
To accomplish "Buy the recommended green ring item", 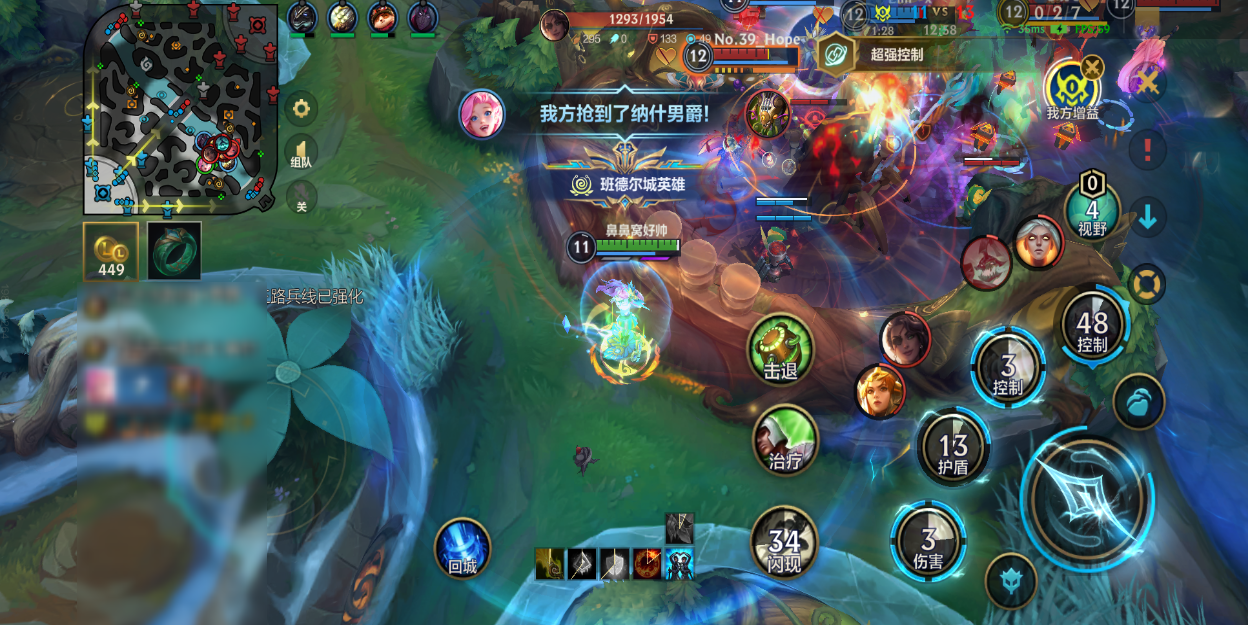I will (x=174, y=250).
